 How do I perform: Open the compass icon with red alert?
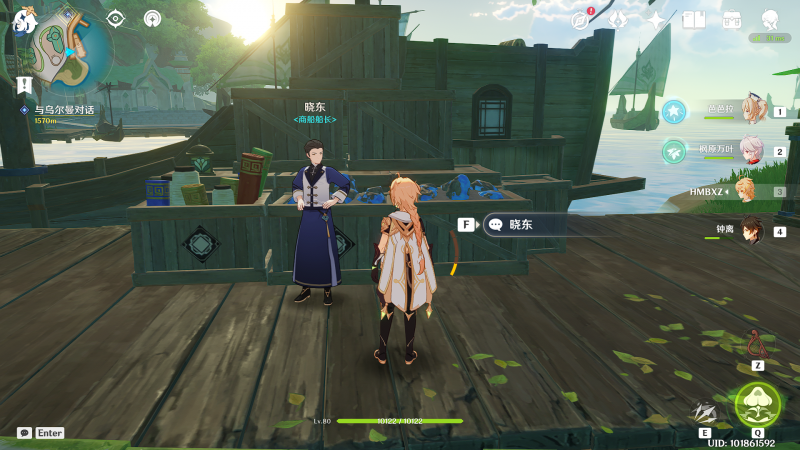click(x=582, y=19)
